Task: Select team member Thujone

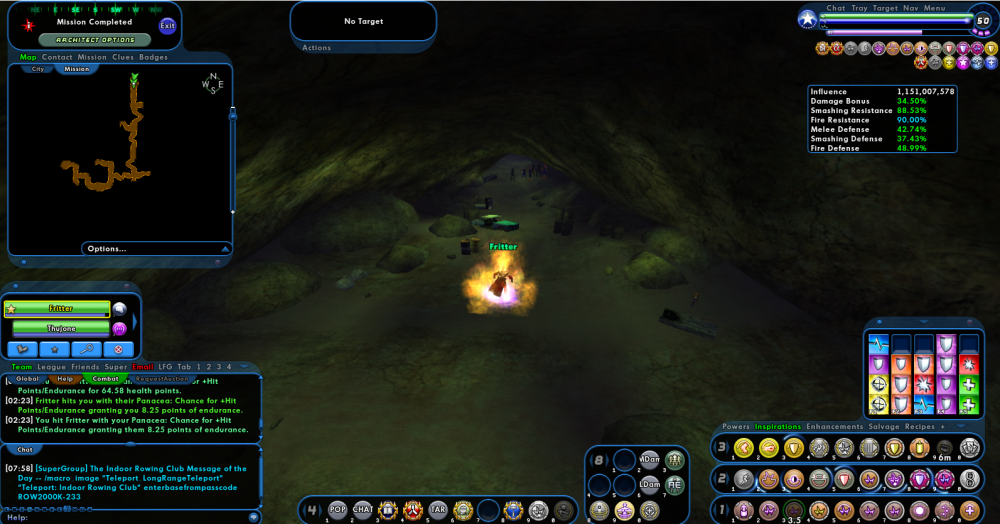Action: click(61, 327)
